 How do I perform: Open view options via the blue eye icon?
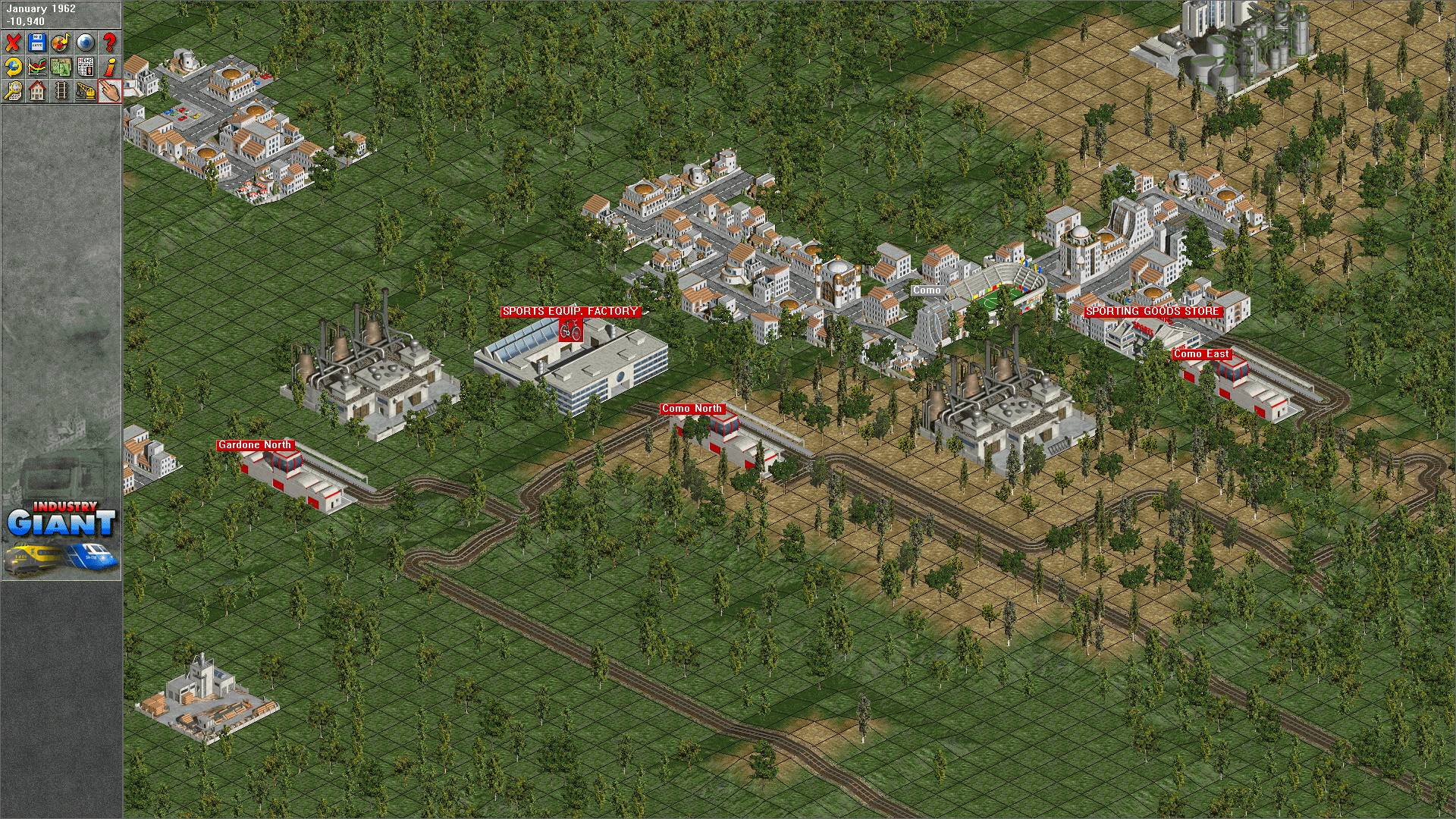click(x=85, y=42)
